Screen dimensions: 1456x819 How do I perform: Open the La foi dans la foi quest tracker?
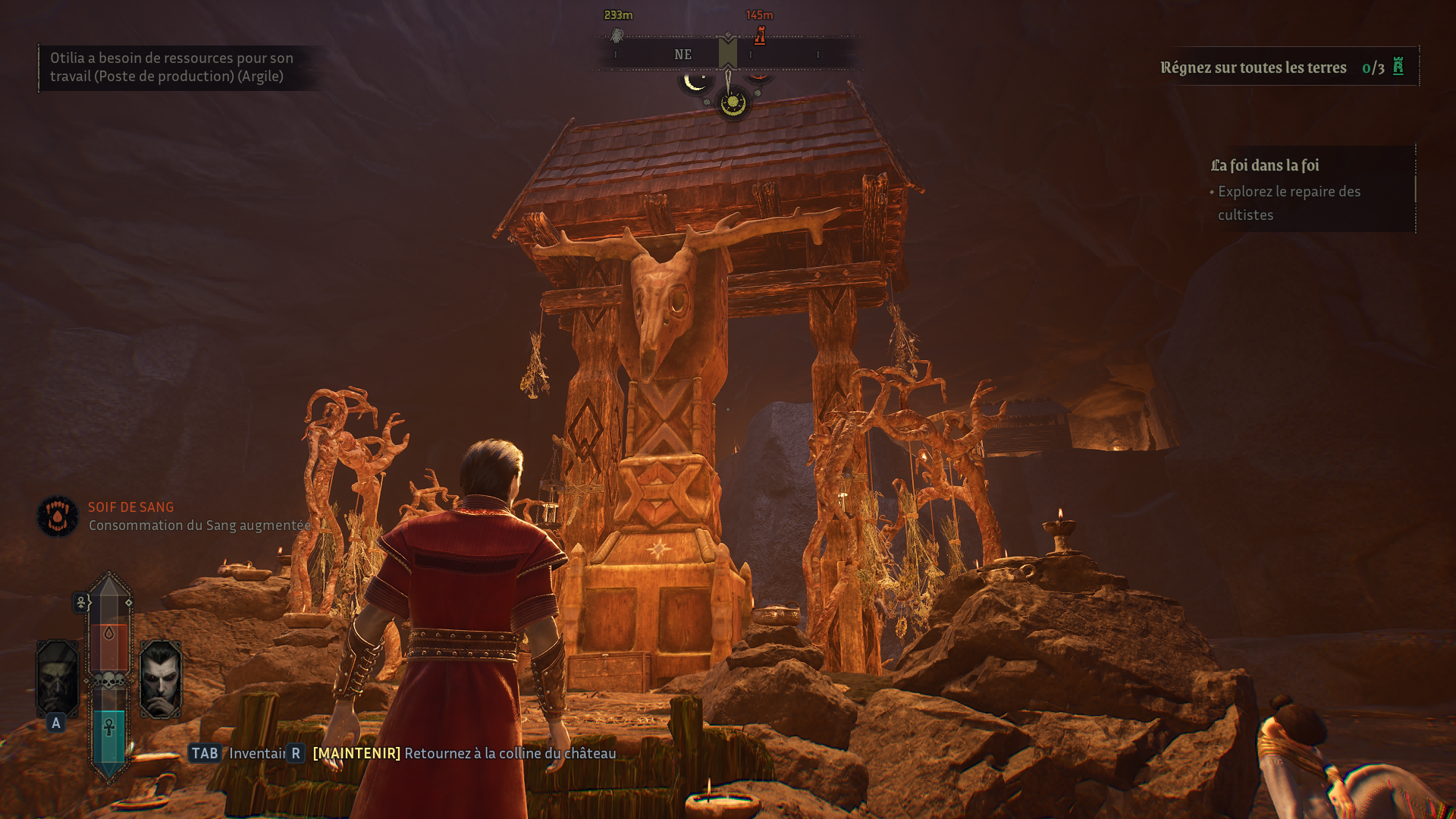(1264, 165)
